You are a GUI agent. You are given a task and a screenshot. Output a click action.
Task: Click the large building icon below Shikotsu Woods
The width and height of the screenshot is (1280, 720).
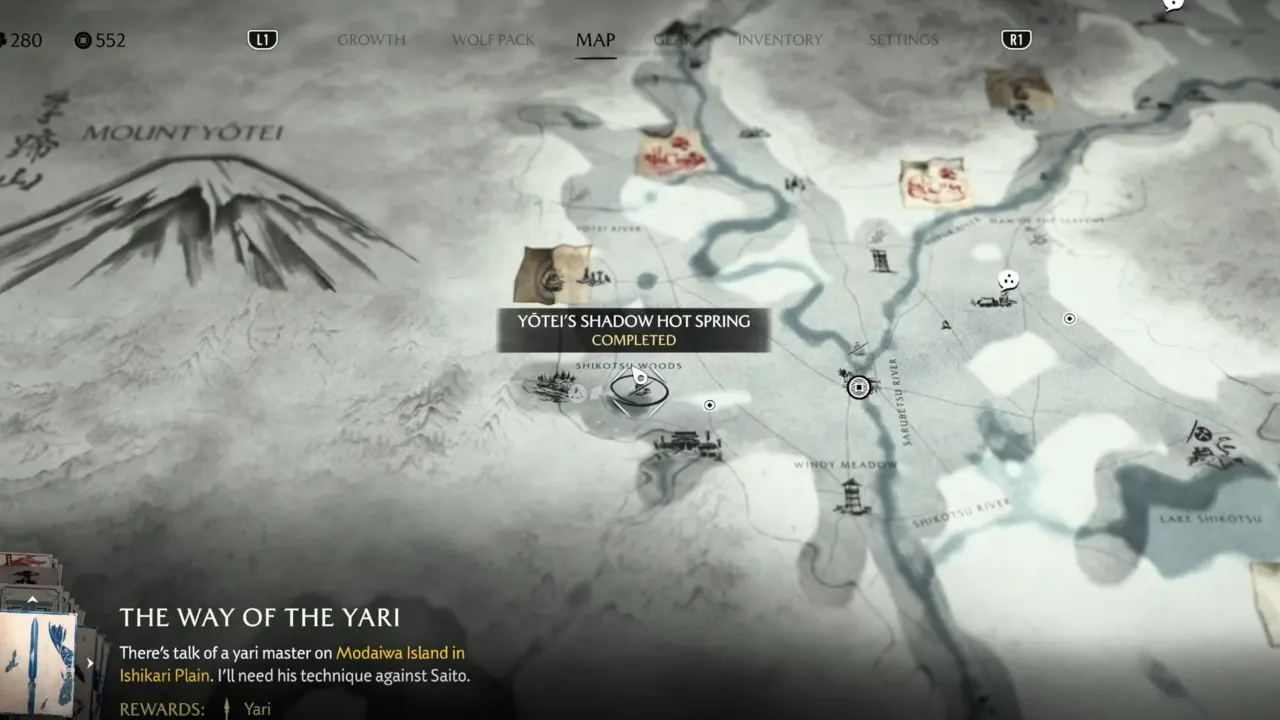[x=687, y=443]
